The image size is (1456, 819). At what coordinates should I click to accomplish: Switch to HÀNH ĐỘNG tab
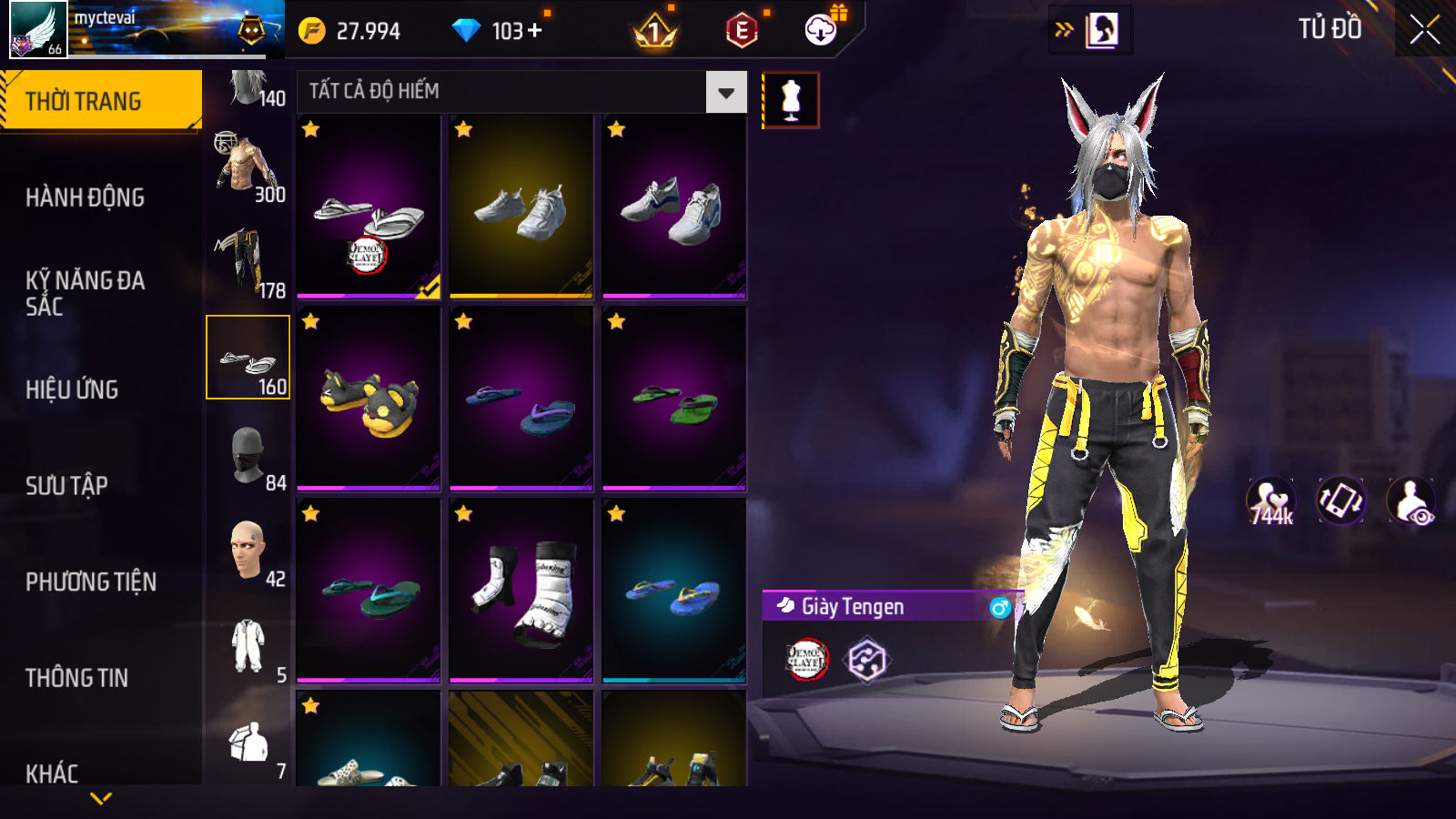pos(85,197)
